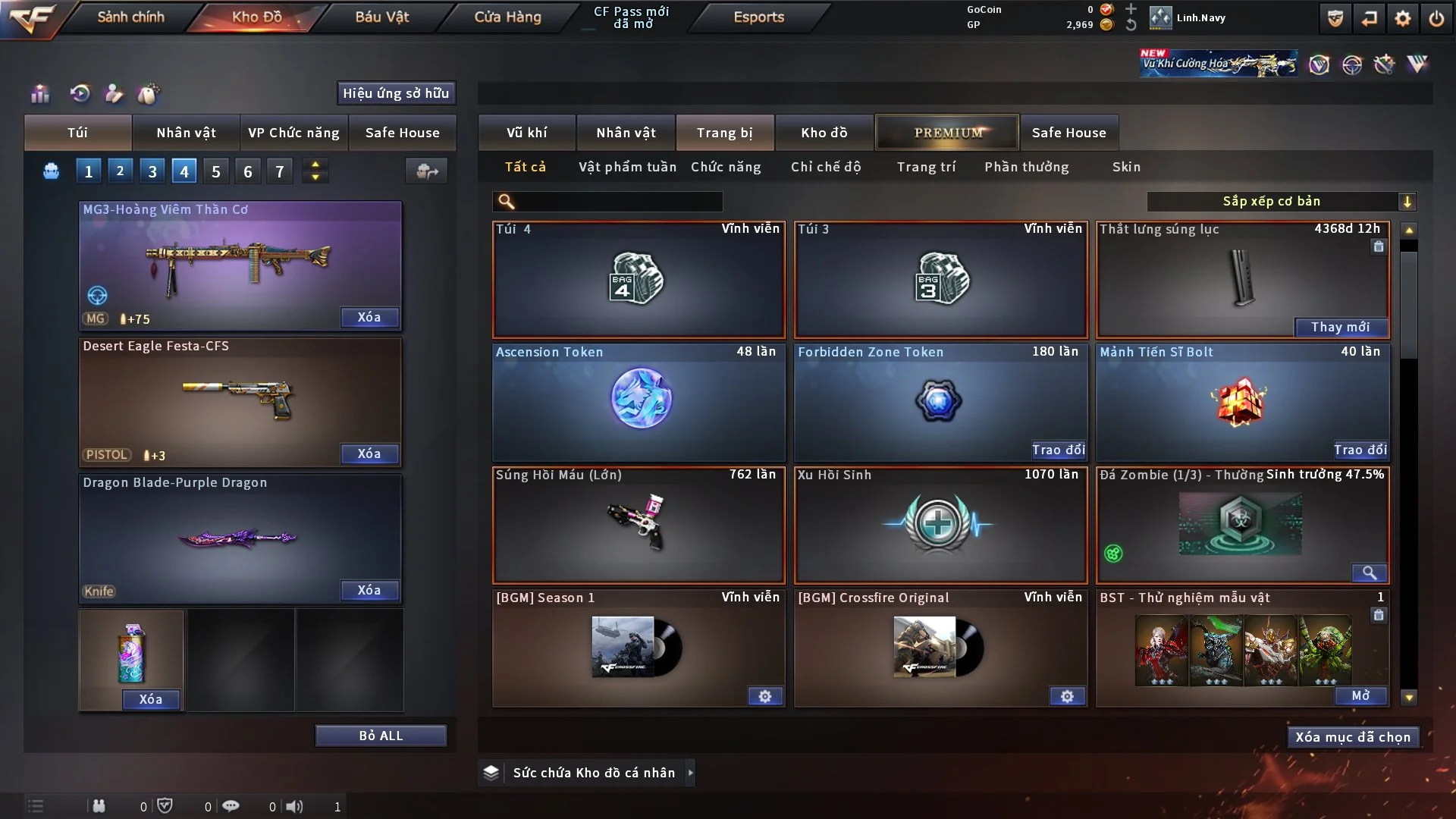Click Xóa mục đã chọn button

(1353, 737)
